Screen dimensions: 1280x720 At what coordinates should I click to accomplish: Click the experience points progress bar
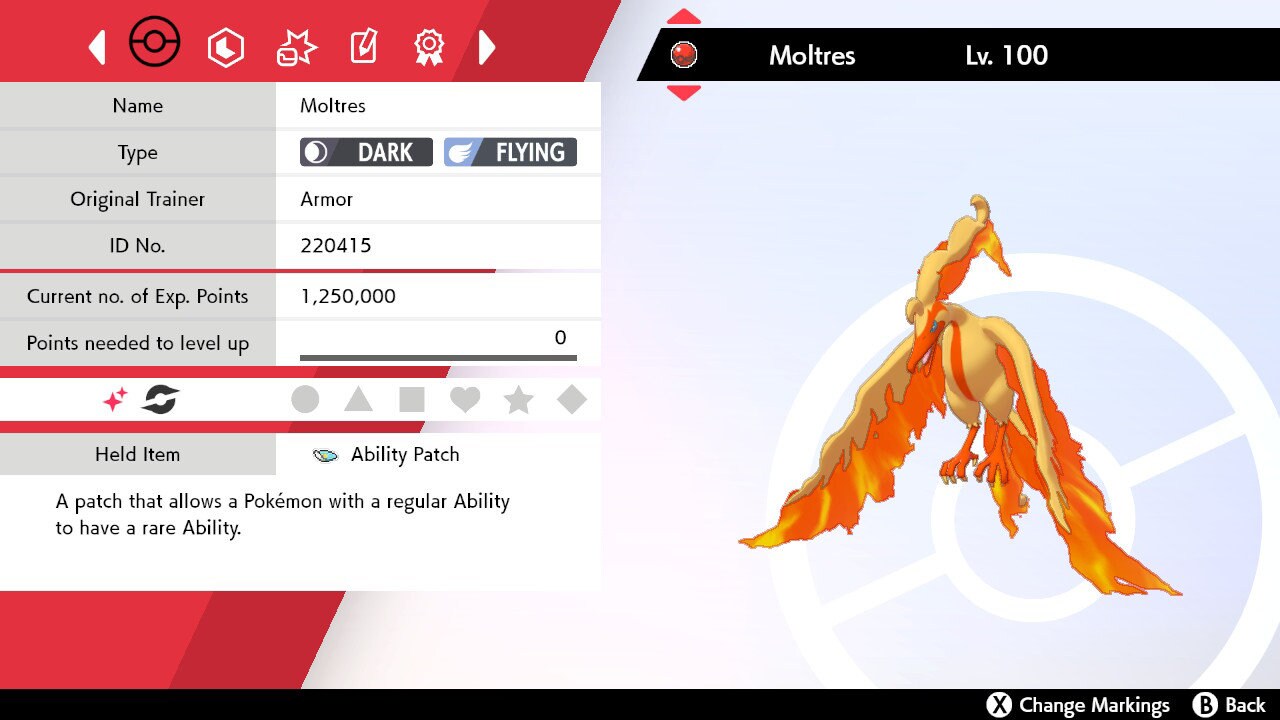coord(437,355)
